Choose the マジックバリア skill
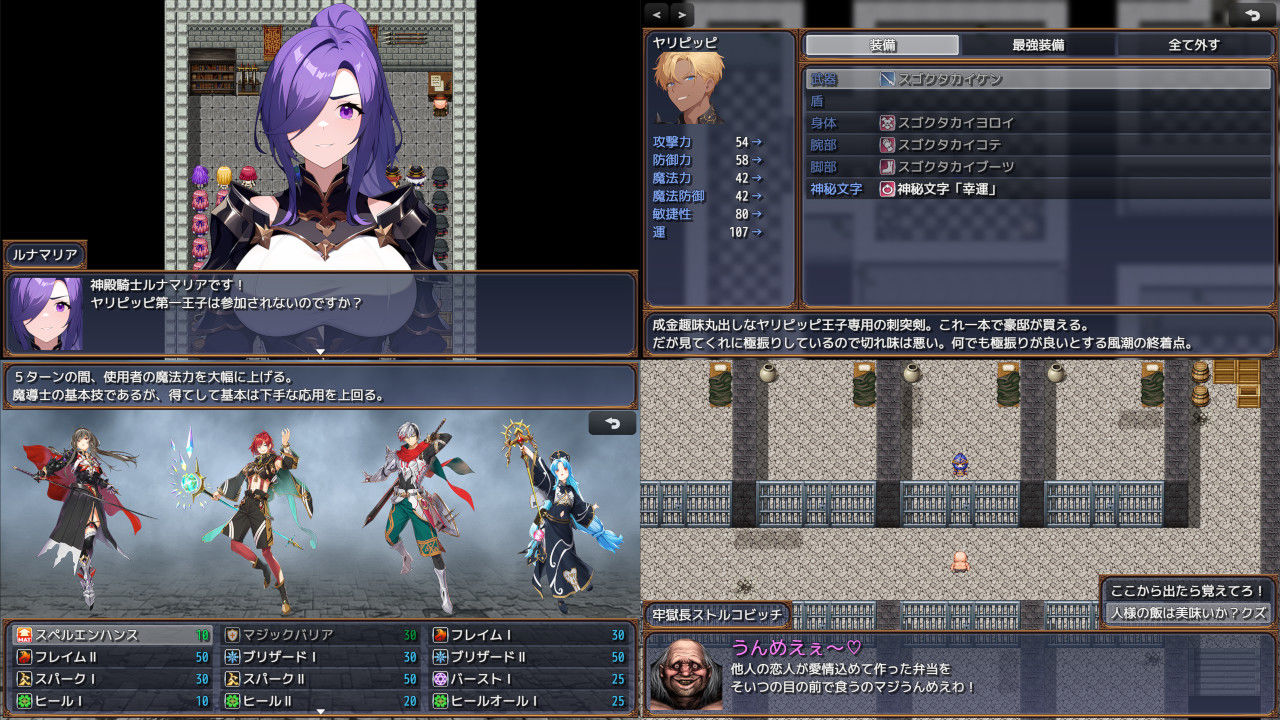 pos(321,635)
